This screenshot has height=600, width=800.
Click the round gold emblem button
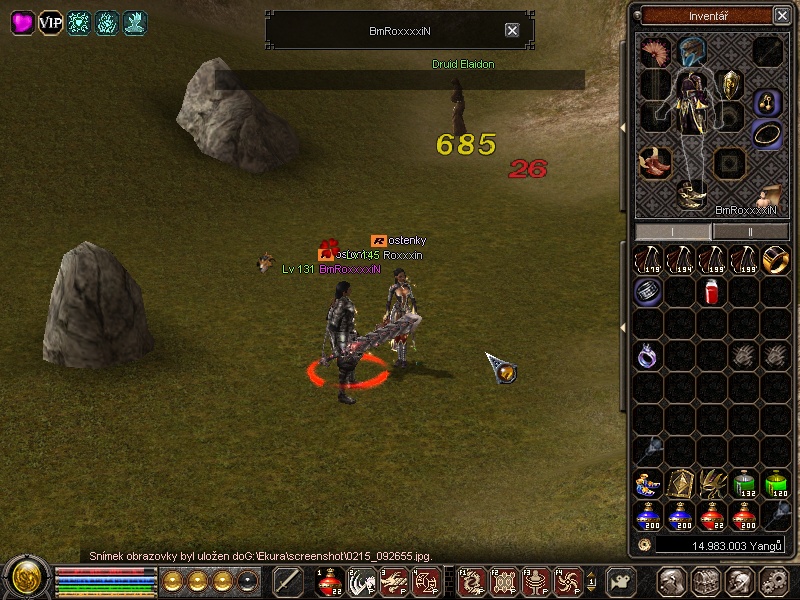pos(27,578)
